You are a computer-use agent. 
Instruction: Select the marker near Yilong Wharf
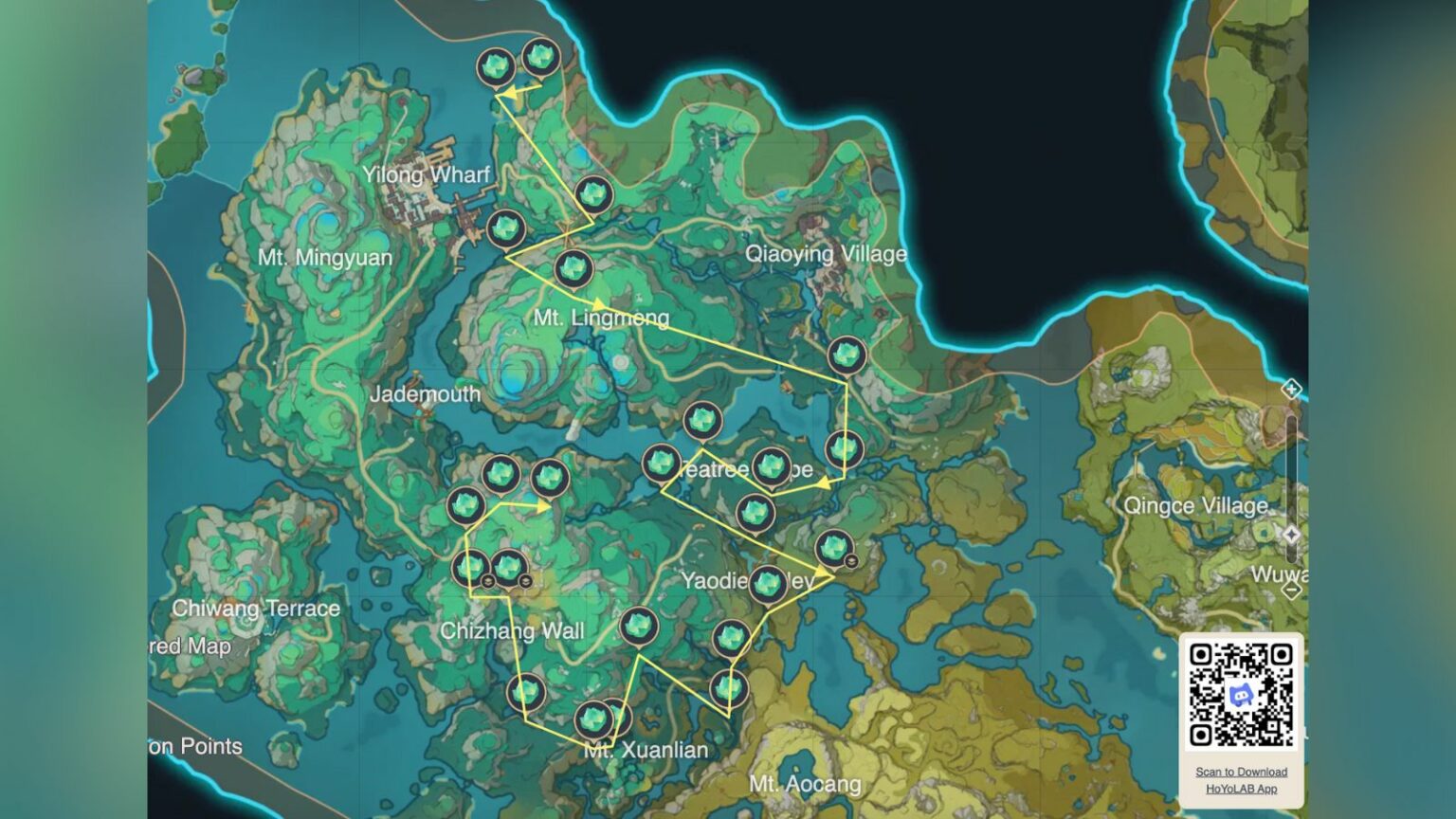[508, 228]
